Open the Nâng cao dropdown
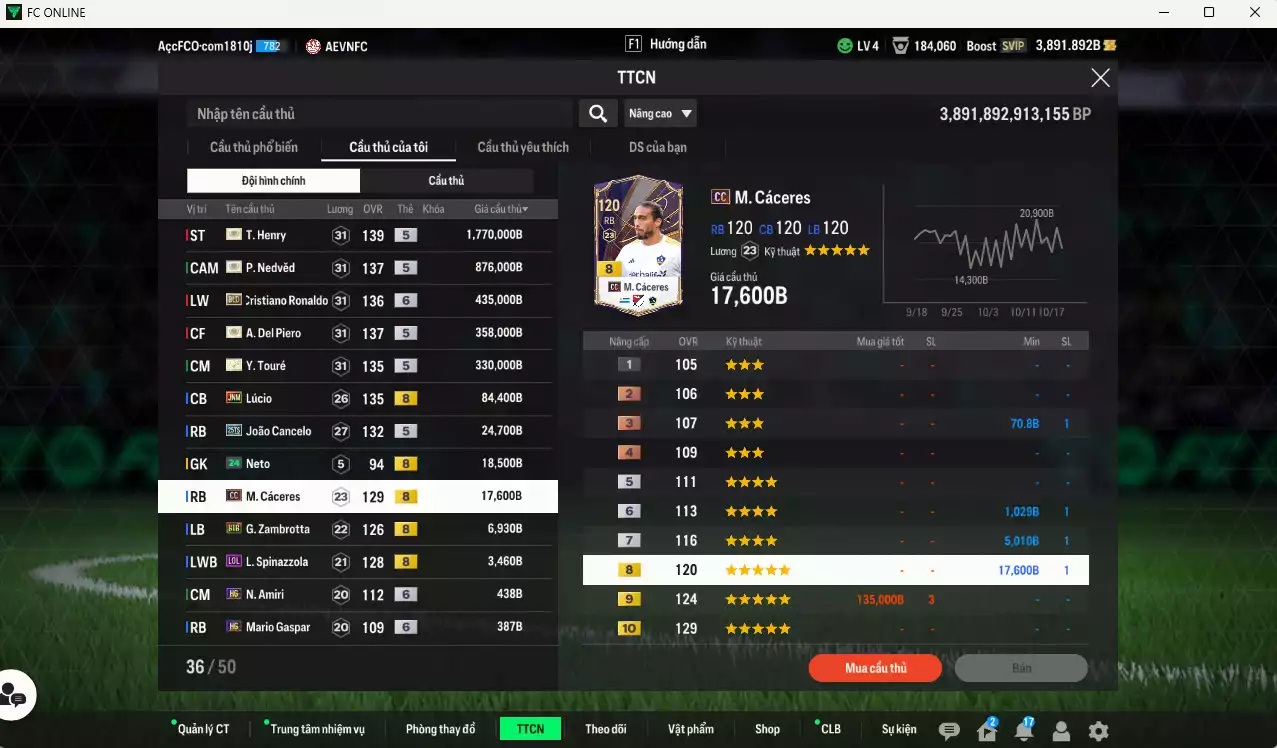 [660, 114]
